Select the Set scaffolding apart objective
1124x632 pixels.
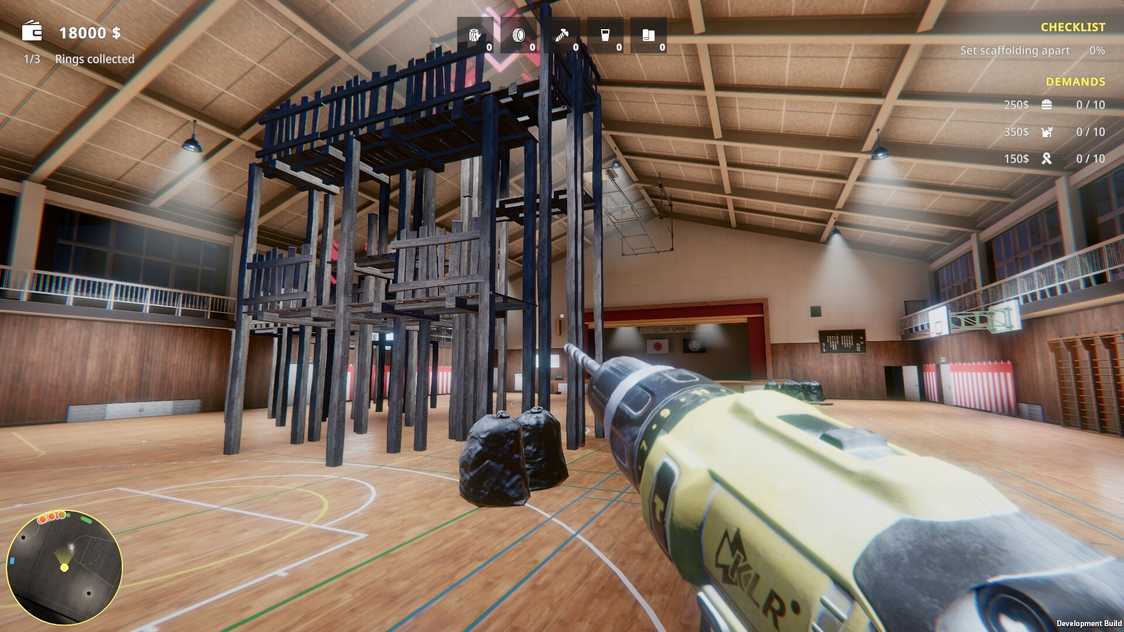click(1014, 50)
